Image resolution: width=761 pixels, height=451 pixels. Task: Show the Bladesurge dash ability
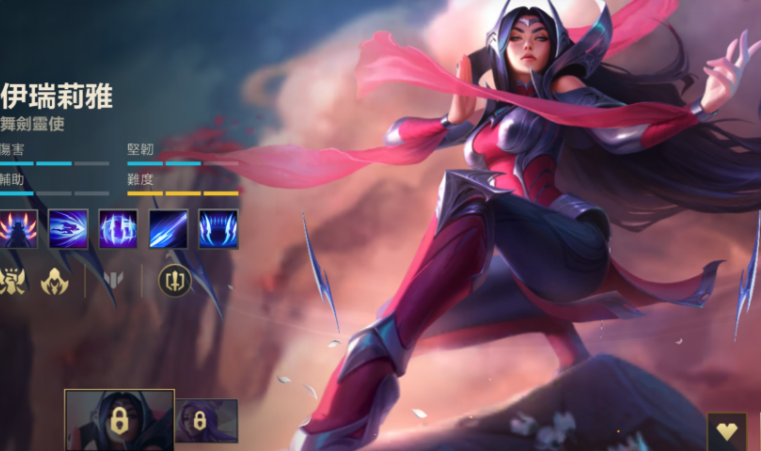coord(68,229)
